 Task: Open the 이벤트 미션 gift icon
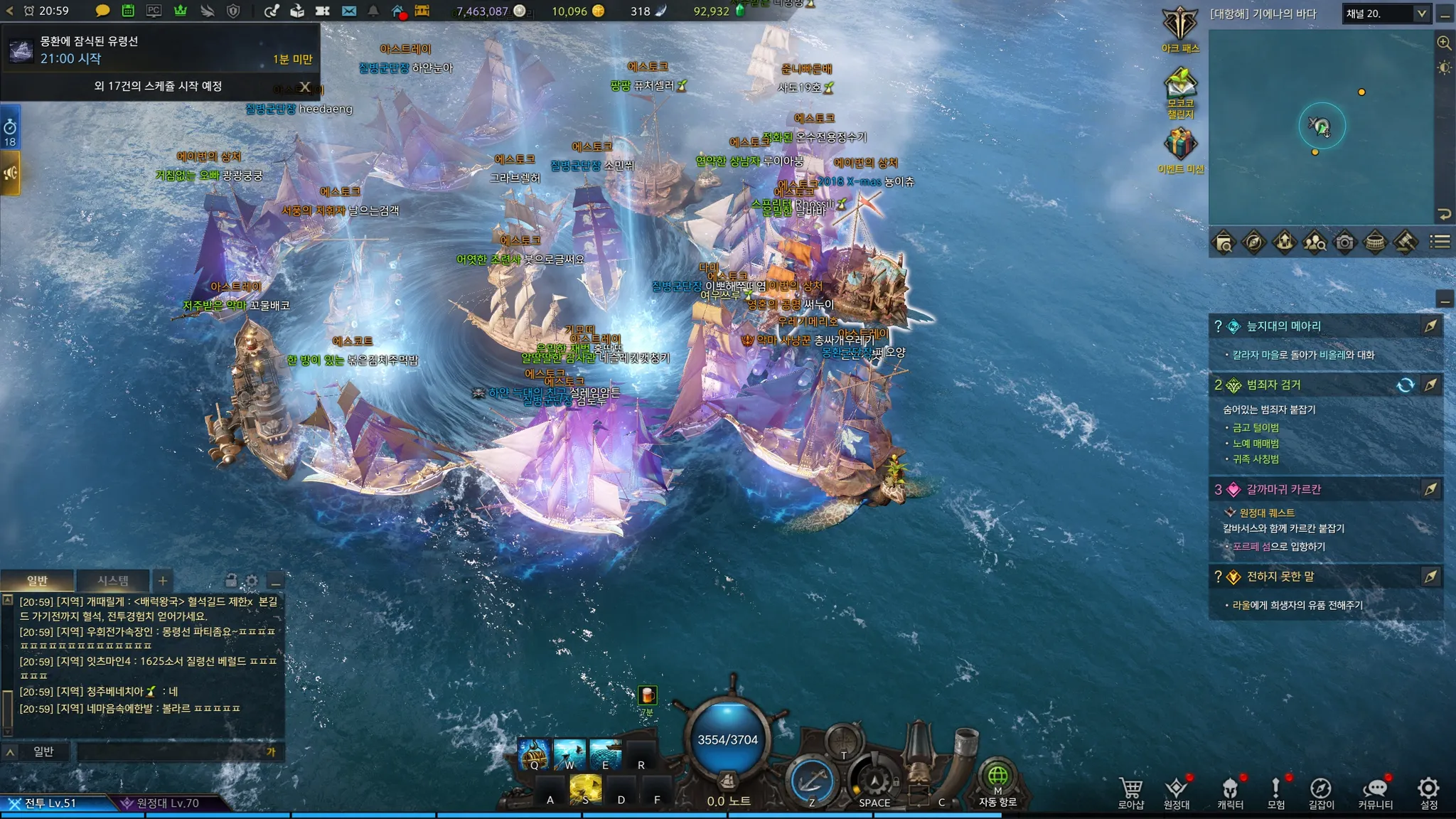(1180, 148)
